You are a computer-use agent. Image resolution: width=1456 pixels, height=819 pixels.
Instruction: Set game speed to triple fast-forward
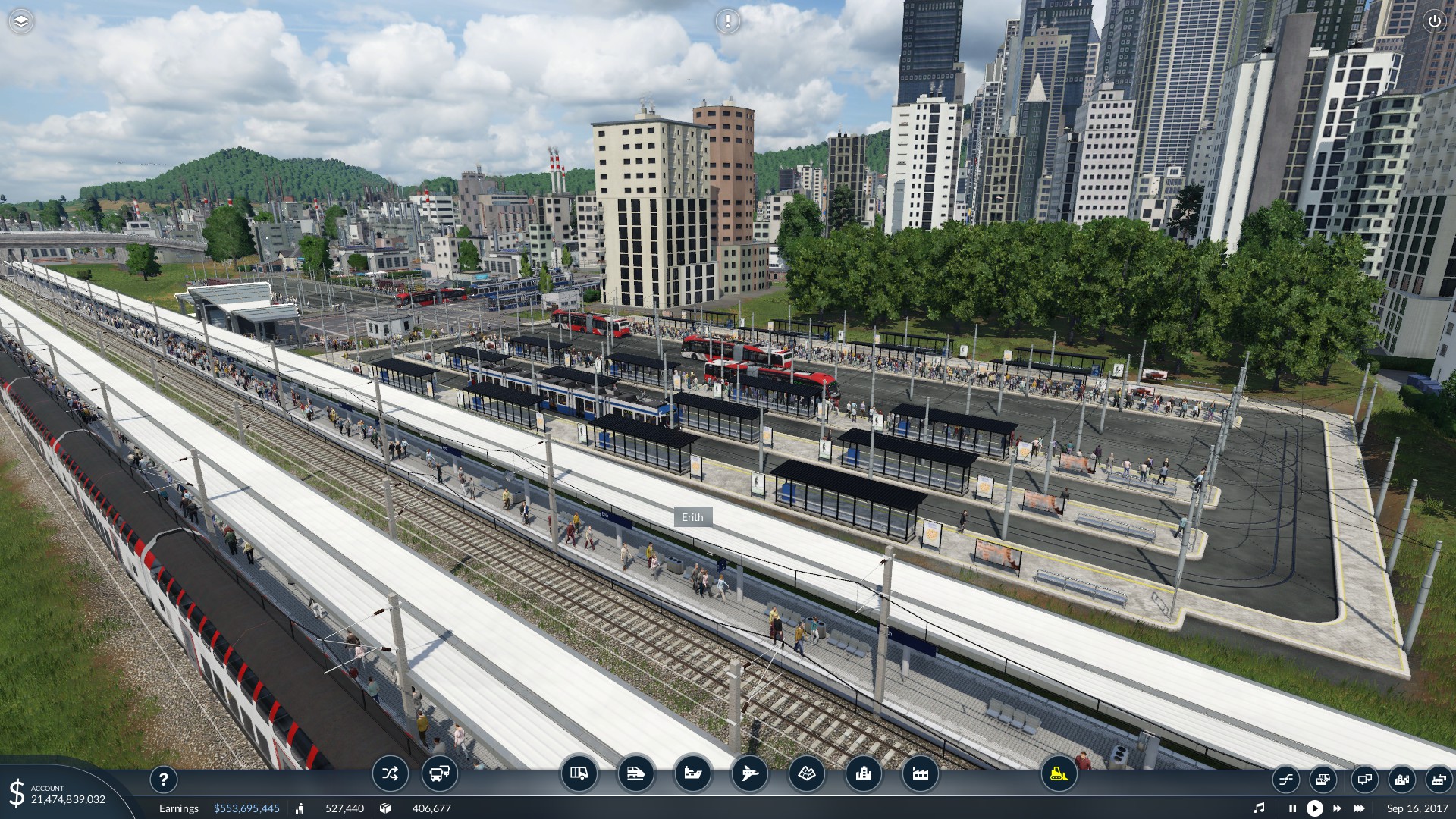click(1360, 808)
